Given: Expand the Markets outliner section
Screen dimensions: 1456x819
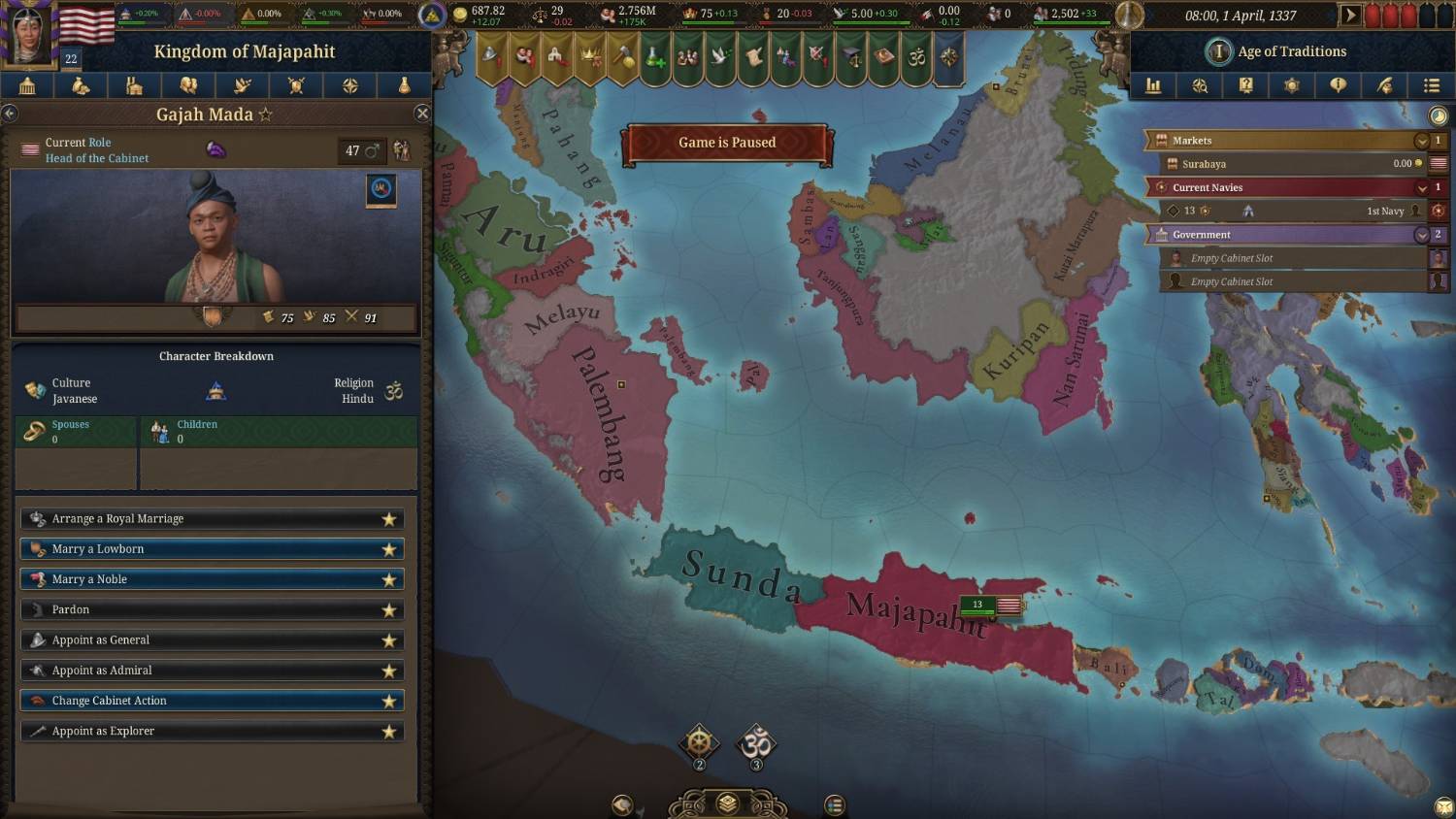Looking at the screenshot, I should click(1422, 141).
